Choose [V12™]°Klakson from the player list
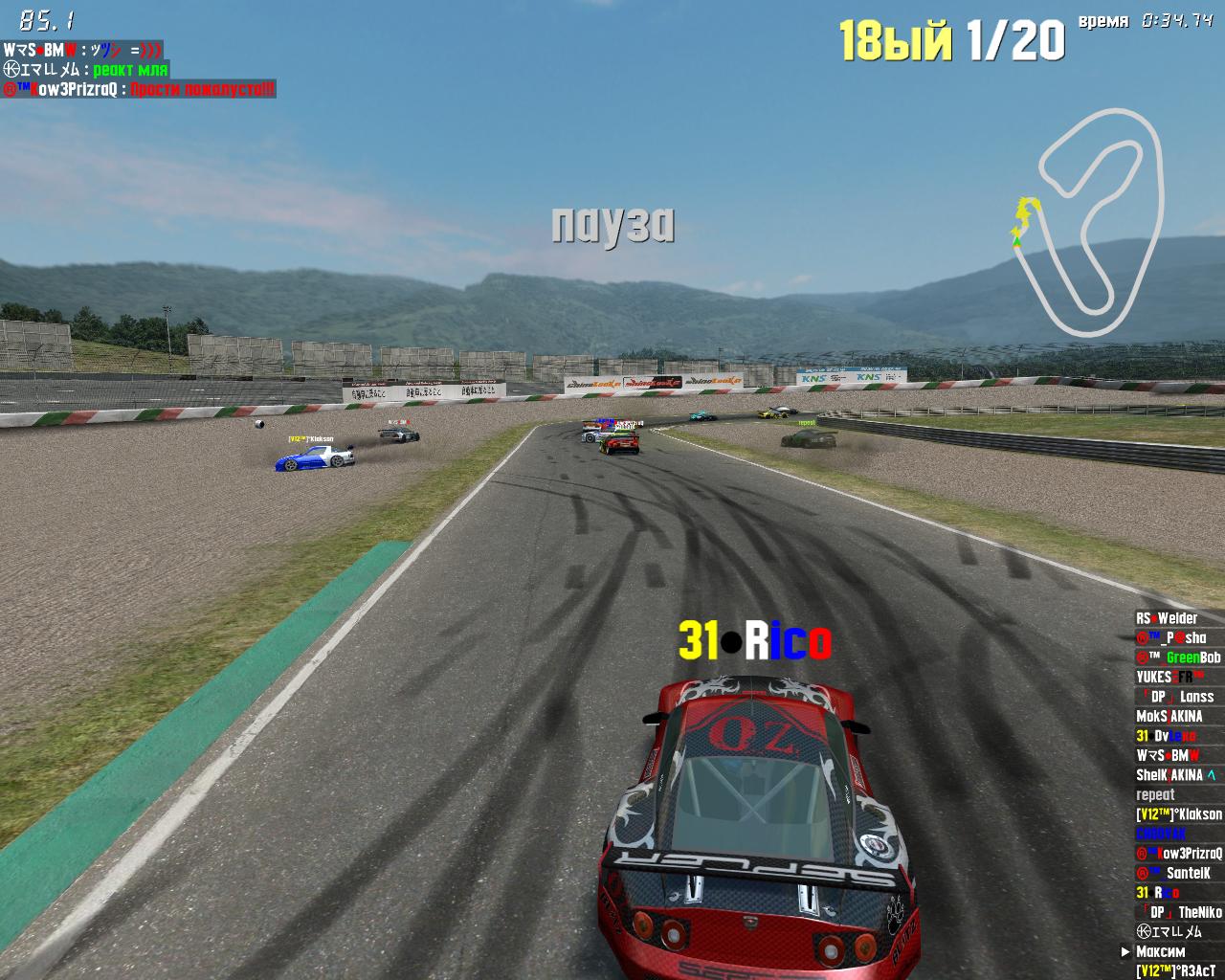 [x=1178, y=814]
